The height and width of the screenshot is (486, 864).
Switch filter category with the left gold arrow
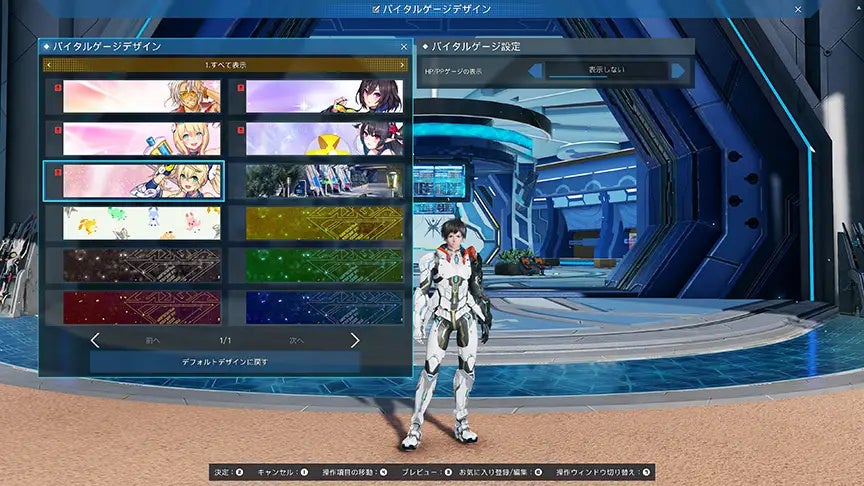(48, 65)
